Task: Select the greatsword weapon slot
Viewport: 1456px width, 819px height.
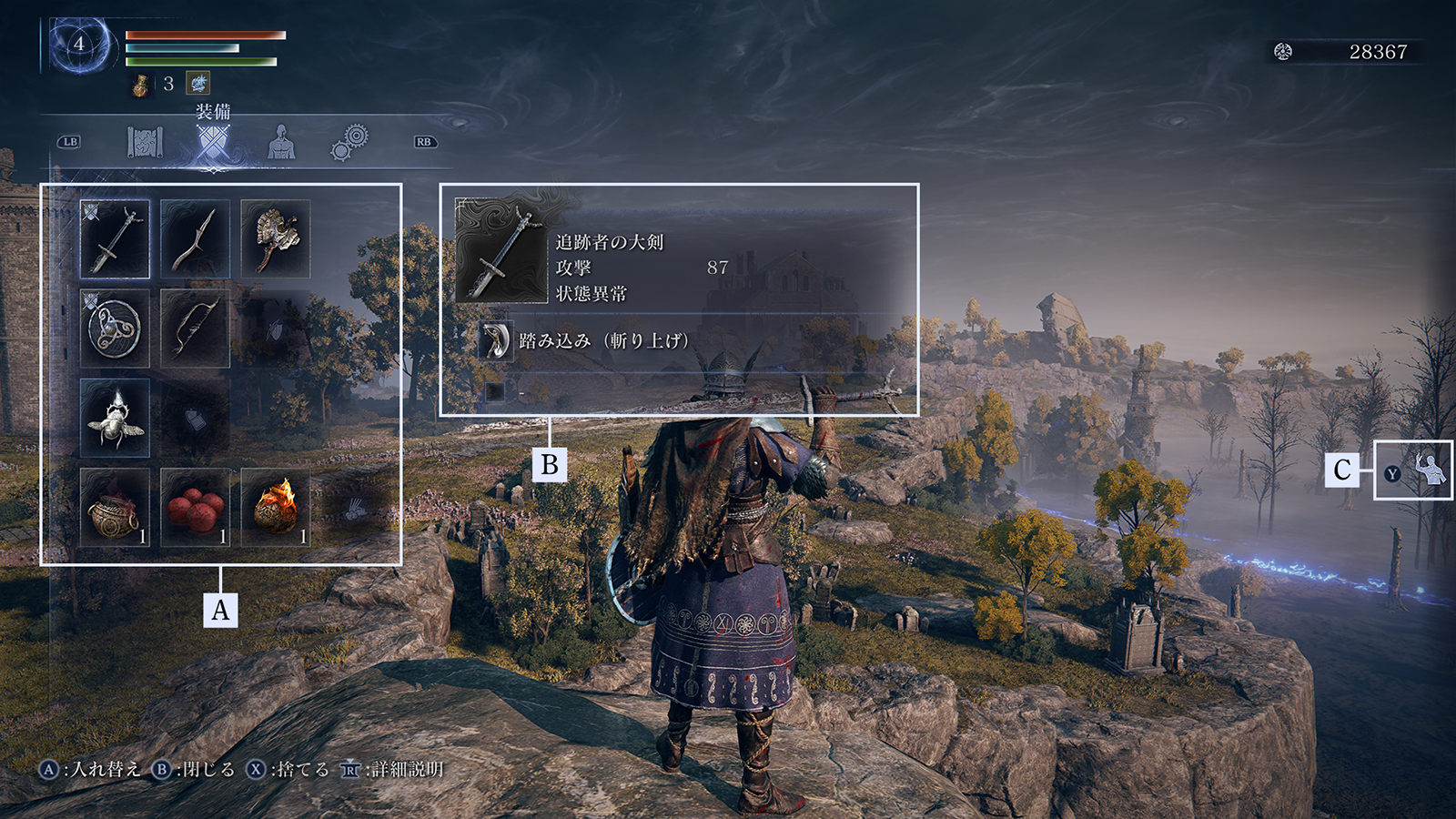Action: tap(115, 238)
